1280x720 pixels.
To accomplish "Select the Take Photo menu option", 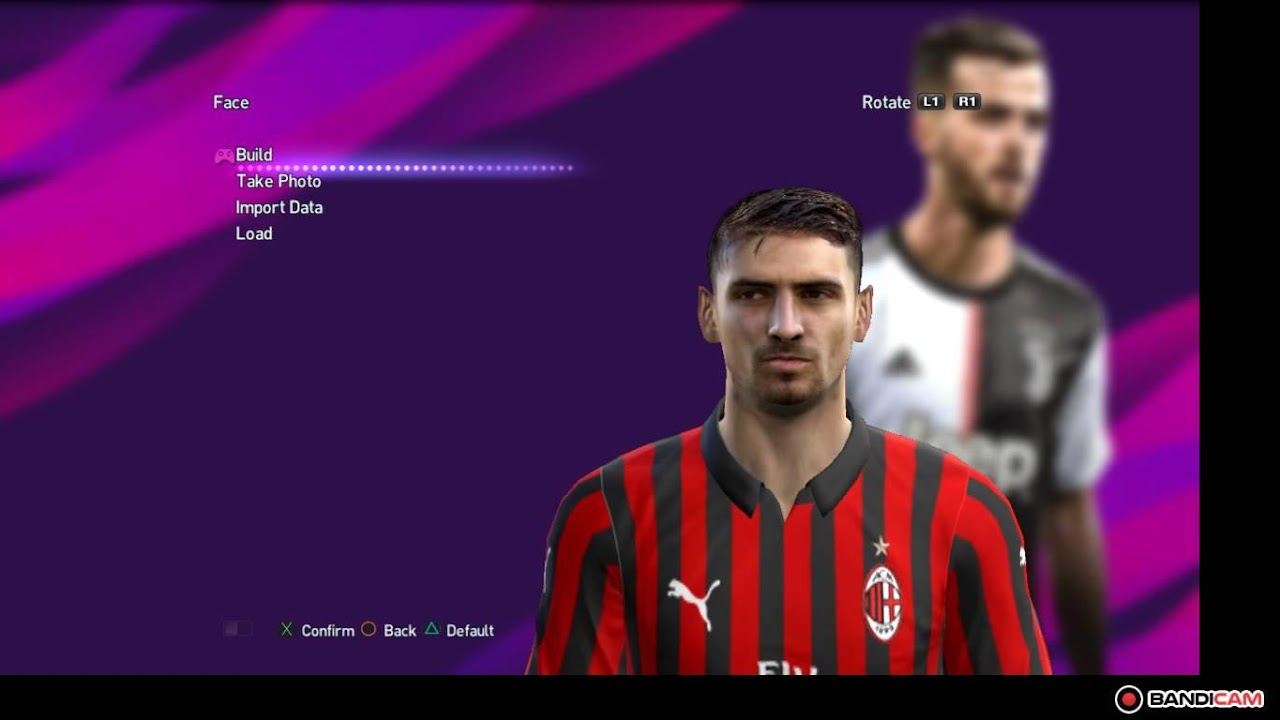I will [x=280, y=181].
